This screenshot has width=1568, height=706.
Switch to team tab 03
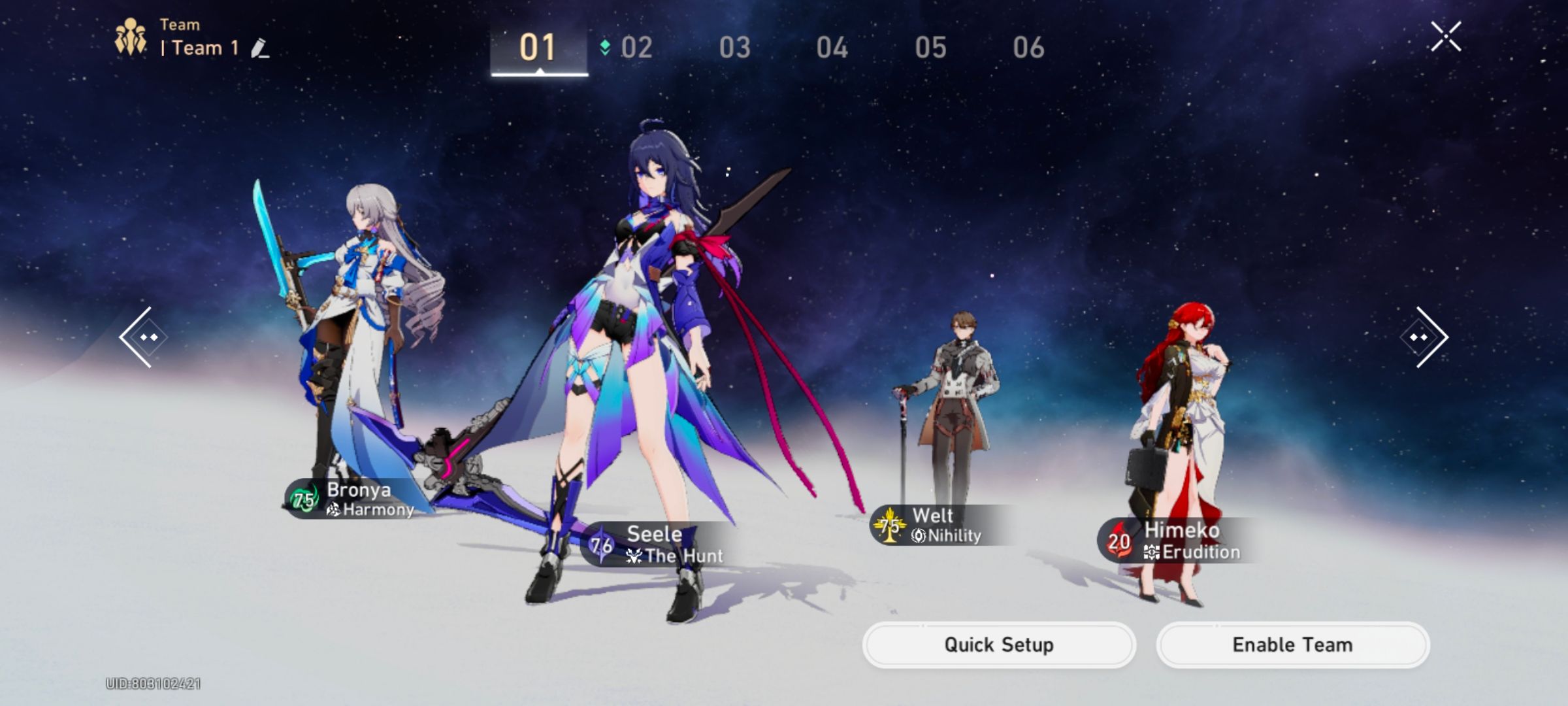point(734,47)
